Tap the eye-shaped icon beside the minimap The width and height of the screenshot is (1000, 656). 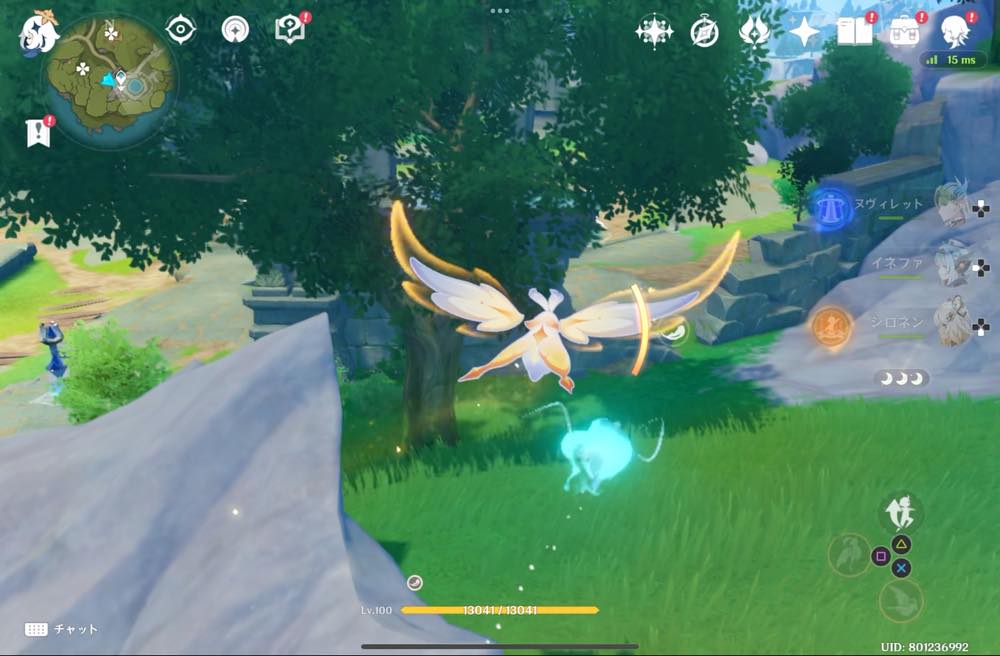[x=180, y=30]
